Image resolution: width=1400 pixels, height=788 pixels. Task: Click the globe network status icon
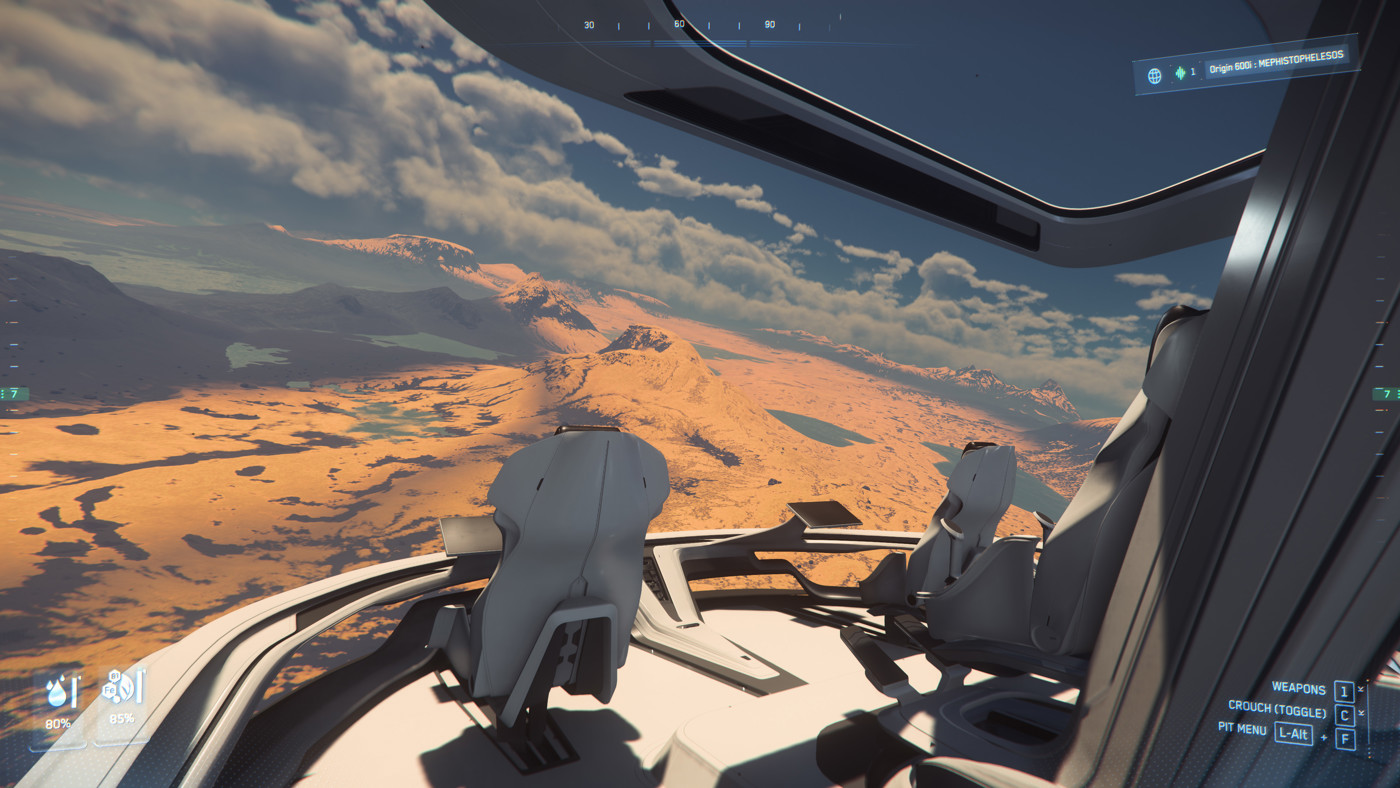(1155, 74)
